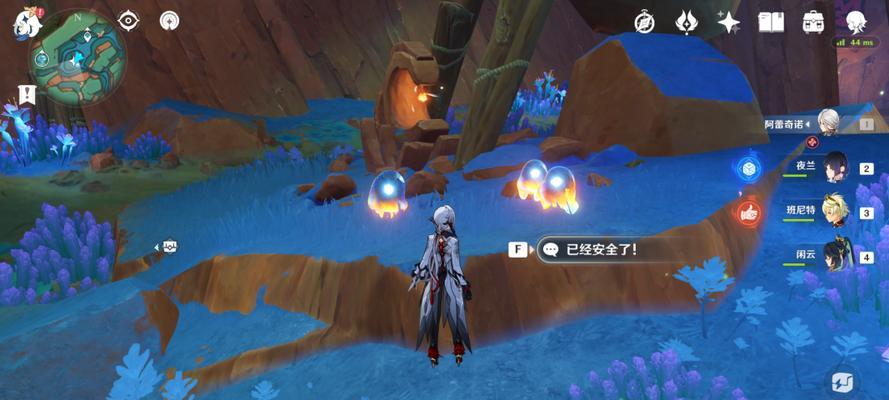Open the adventurer handbook book icon
889x400 pixels.
(x=771, y=21)
